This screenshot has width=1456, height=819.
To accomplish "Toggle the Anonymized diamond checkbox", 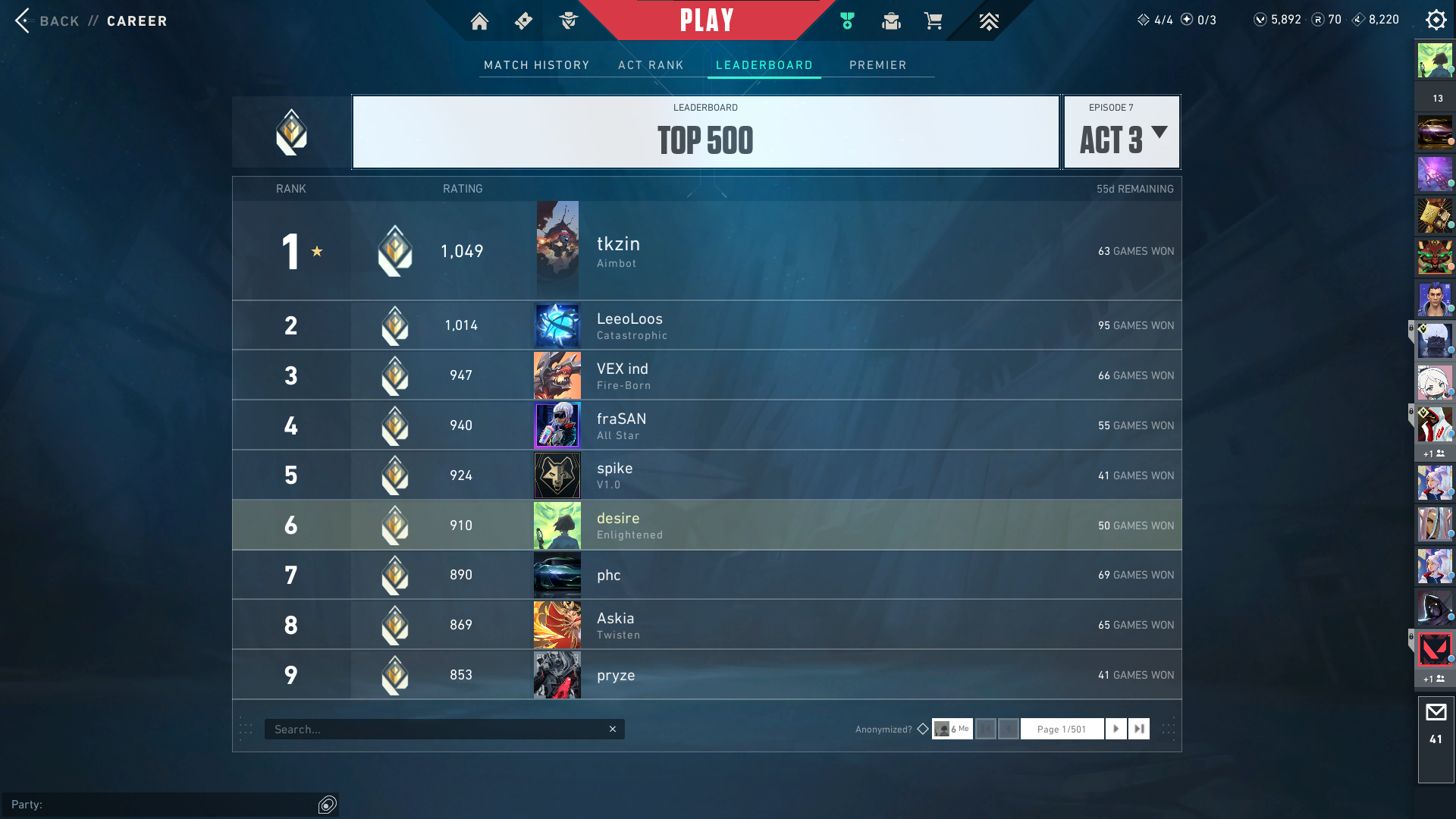I will tap(923, 729).
